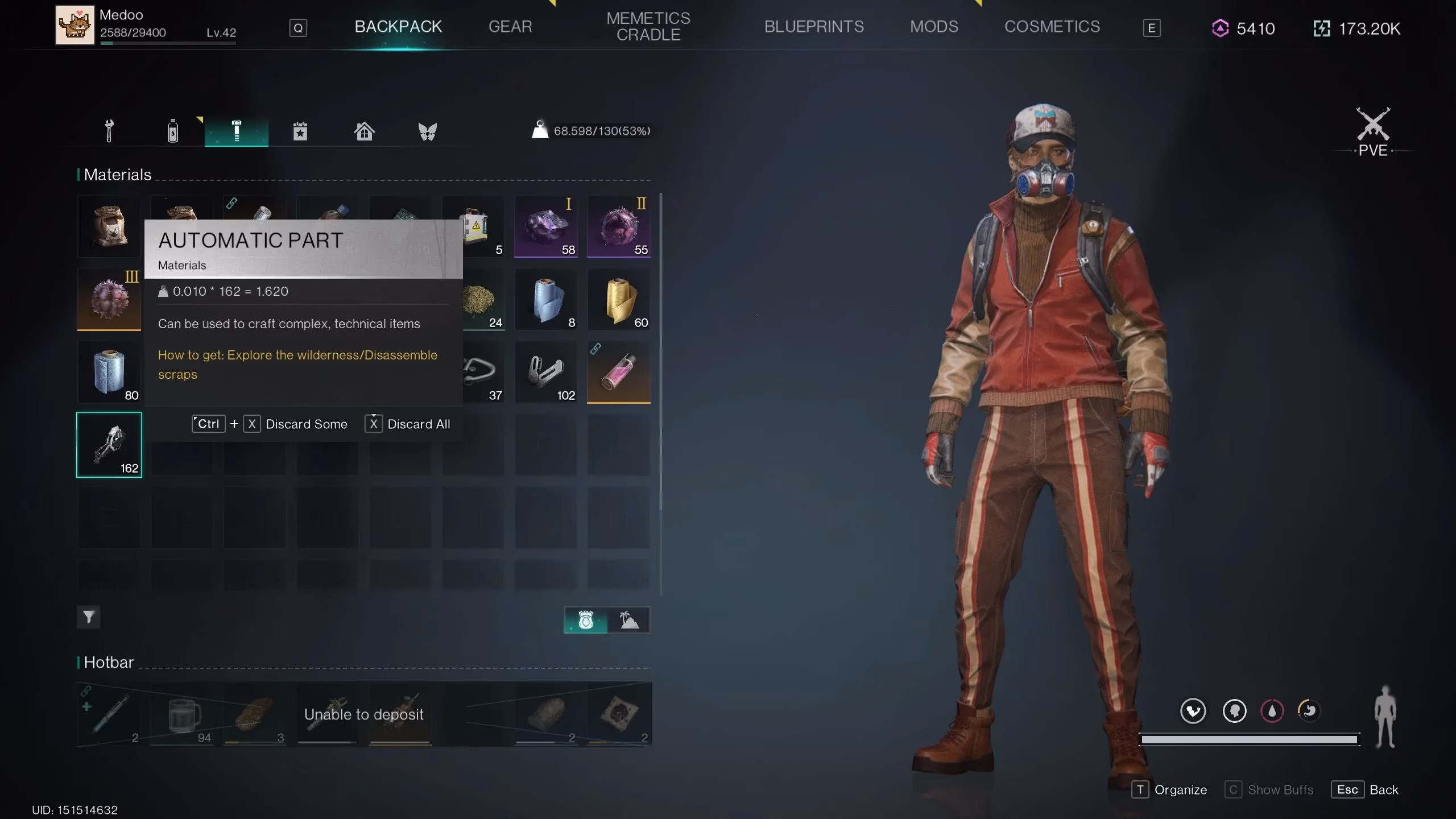Toggle Show Buffs with the C option
The width and height of the screenshot is (1456, 819).
(x=1269, y=789)
